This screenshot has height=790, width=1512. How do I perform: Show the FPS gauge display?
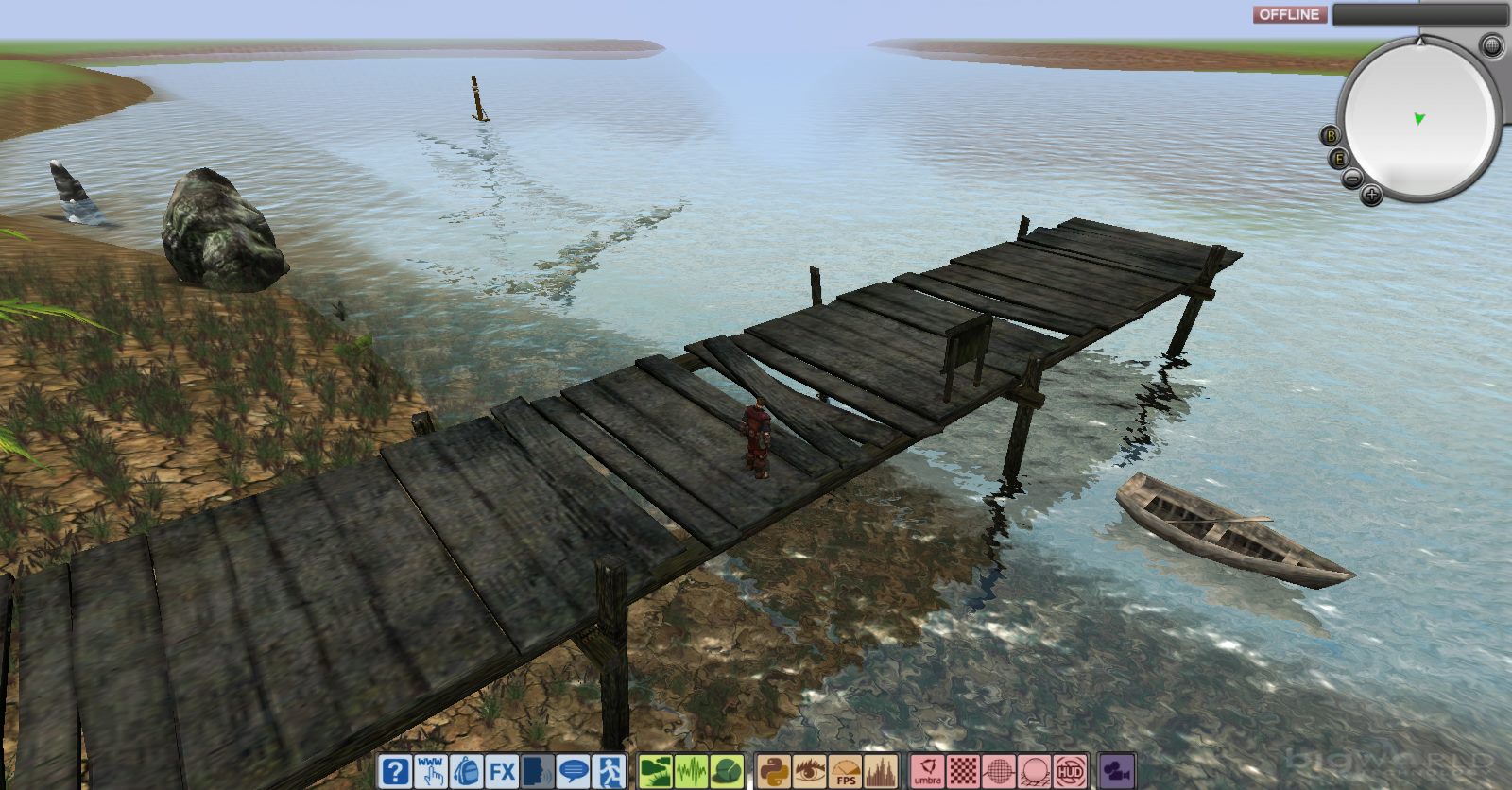pyautogui.click(x=844, y=771)
